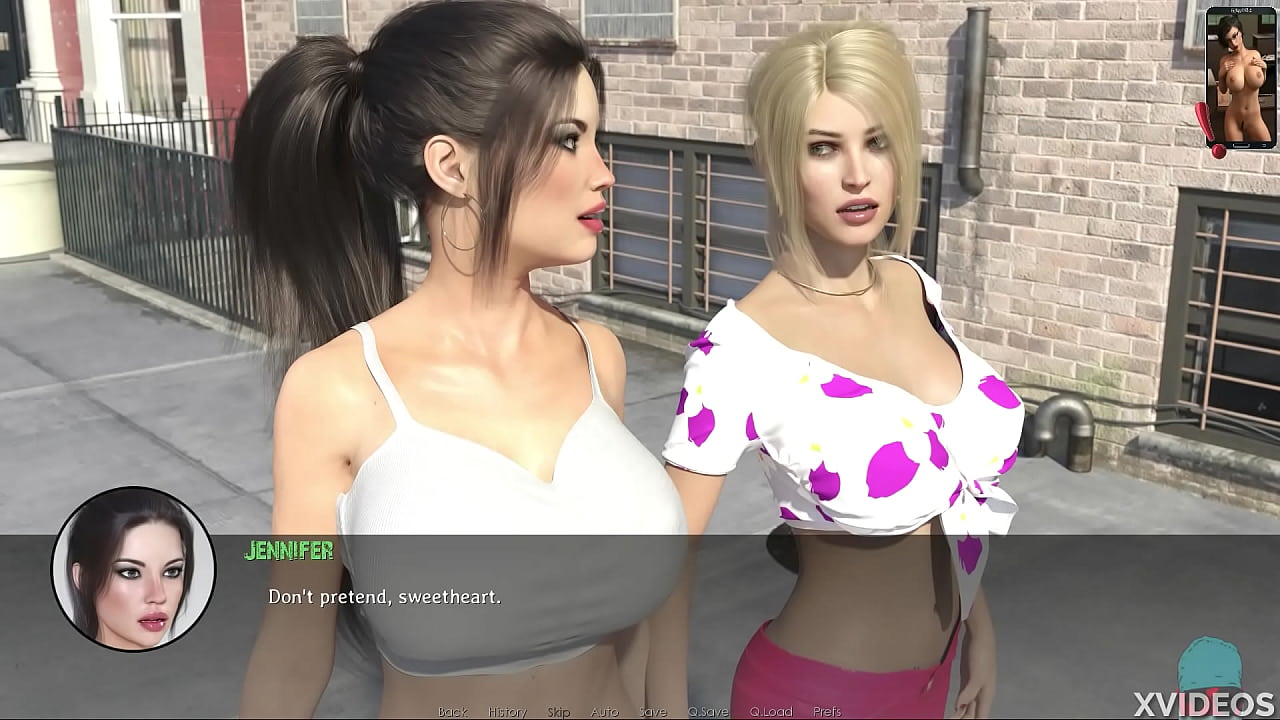Click the red ball notification below the phone
Viewport: 1280px width, 720px height.
click(x=1216, y=150)
